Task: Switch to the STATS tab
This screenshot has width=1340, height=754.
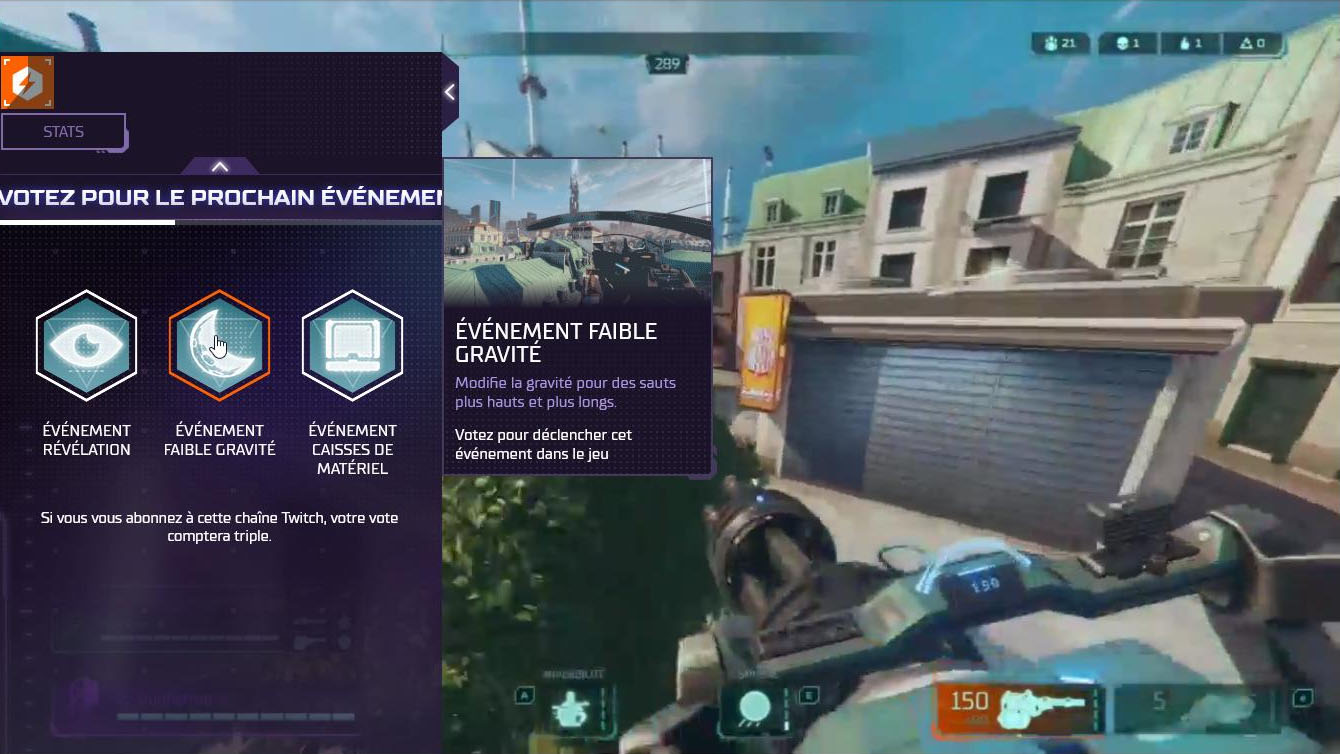Action: [62, 131]
